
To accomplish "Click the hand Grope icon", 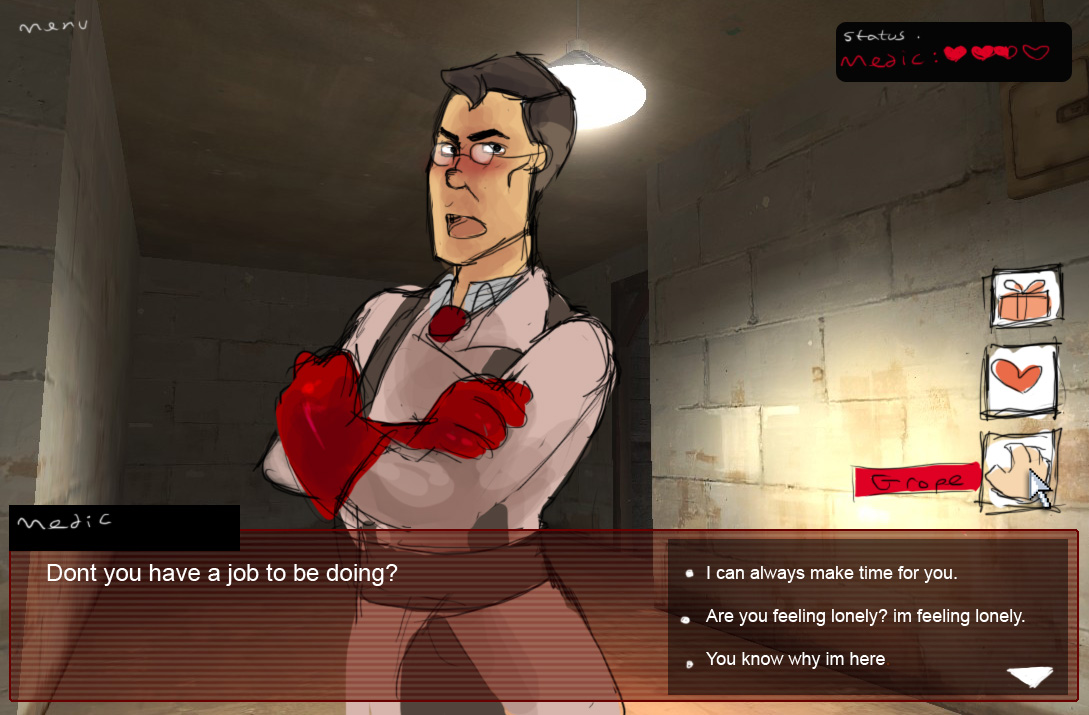I will click(x=1018, y=470).
